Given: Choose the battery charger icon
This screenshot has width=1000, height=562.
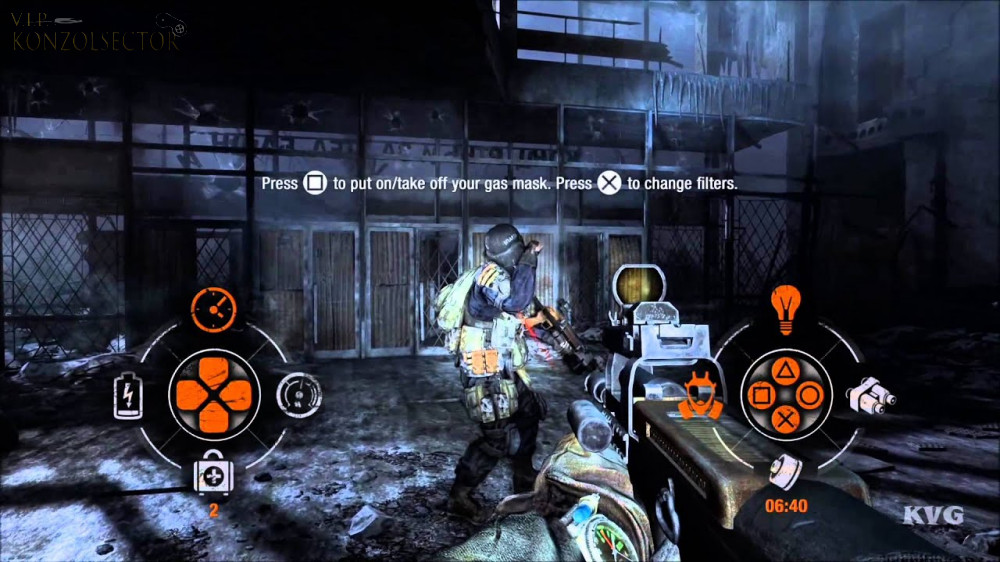Looking at the screenshot, I should point(127,395).
